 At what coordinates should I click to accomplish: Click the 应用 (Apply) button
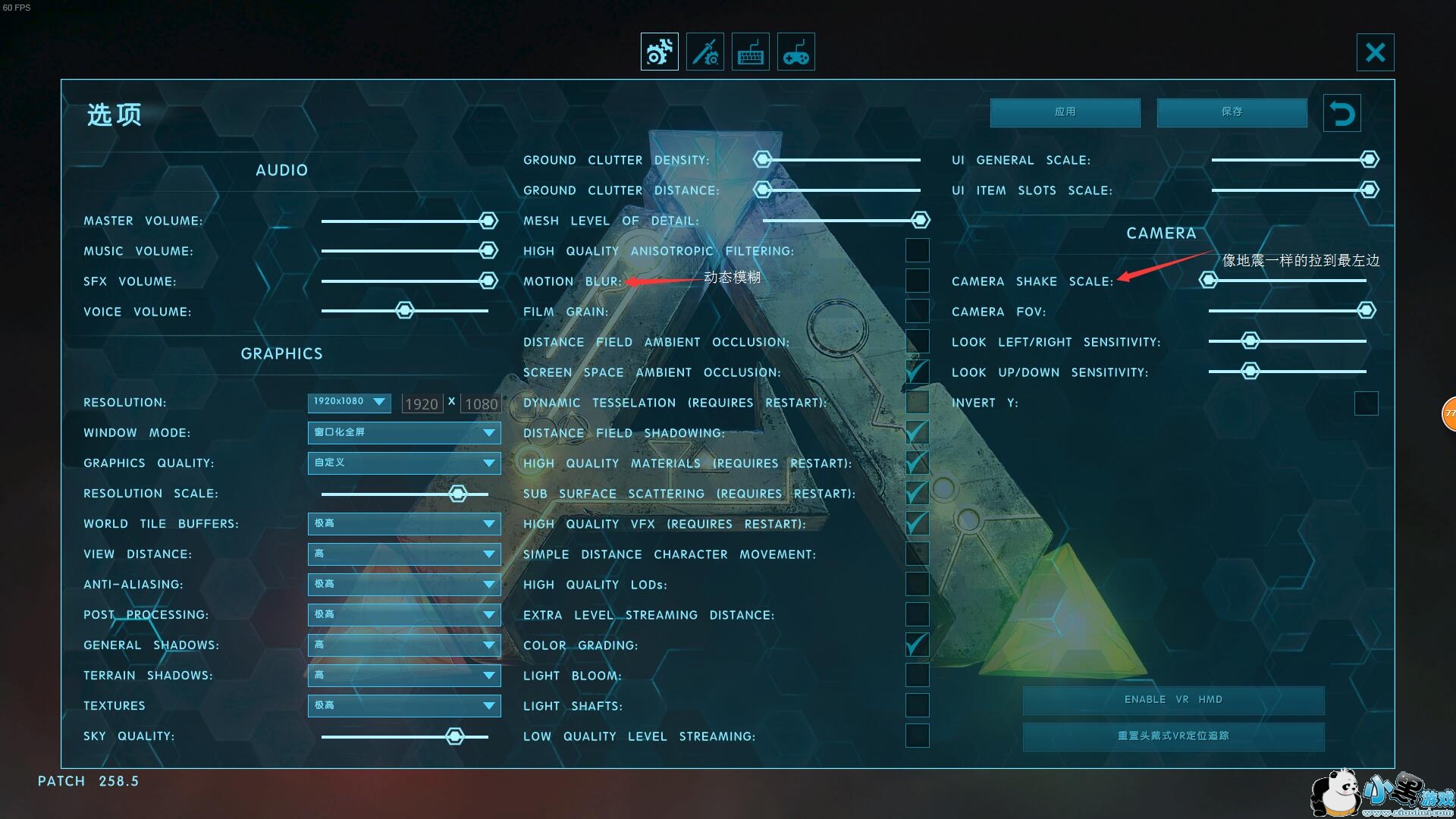(x=1065, y=112)
